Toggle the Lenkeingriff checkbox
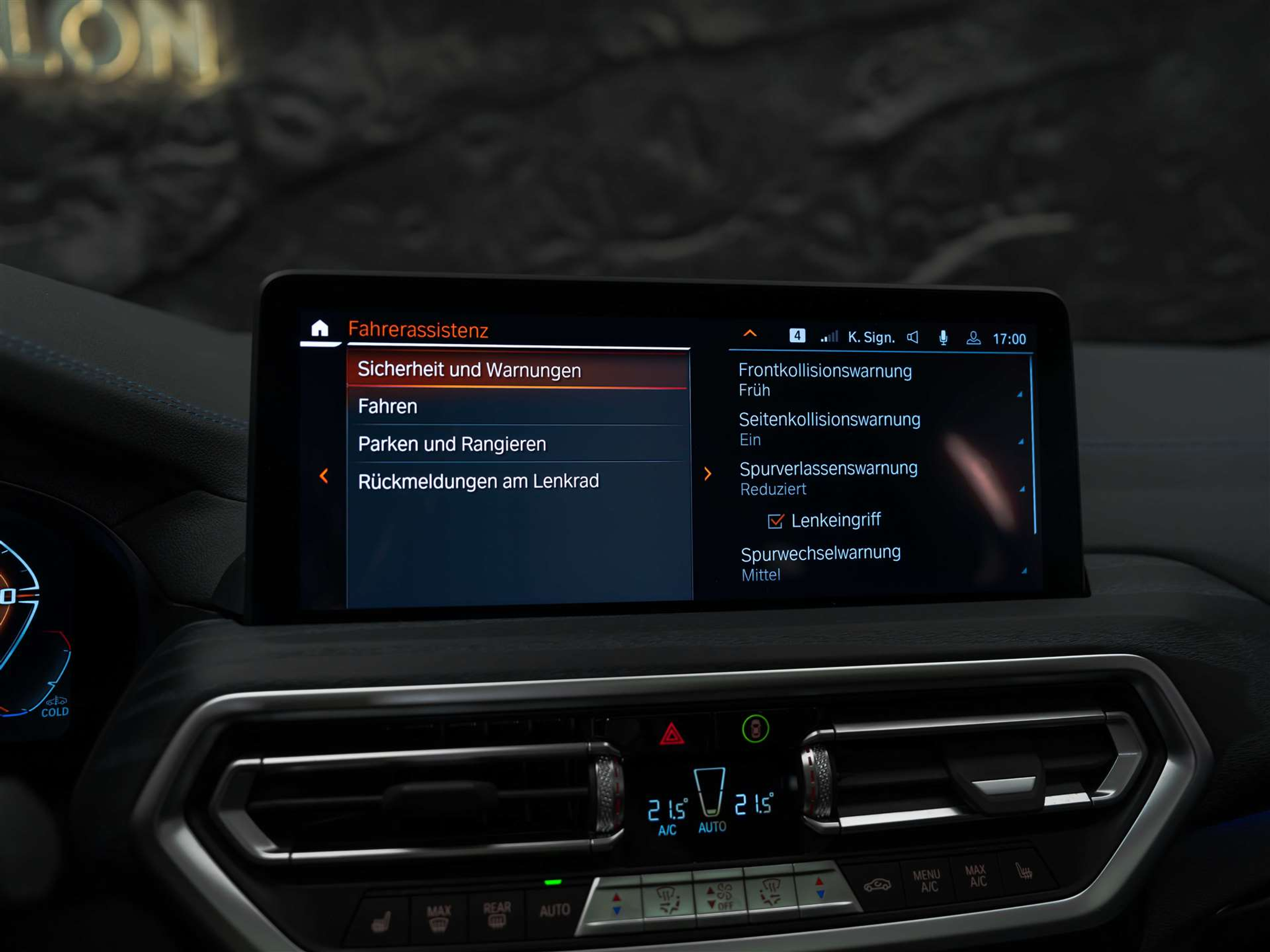 [776, 521]
